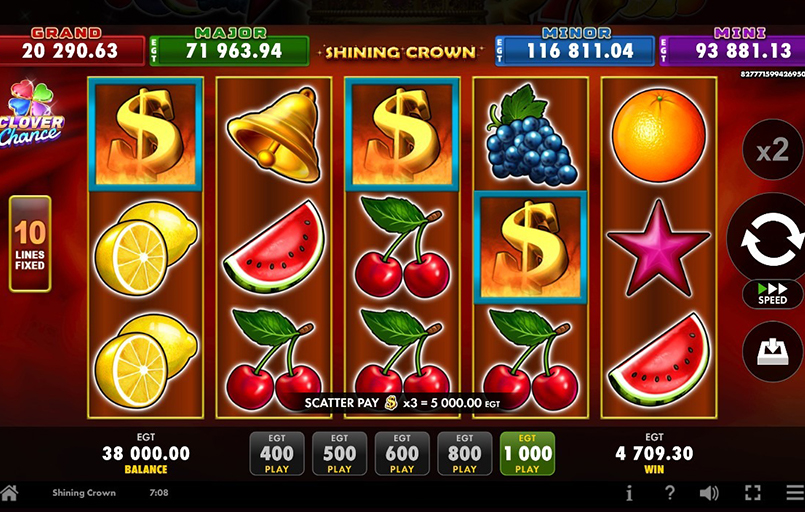Show help with the question mark icon
Screen dimensions: 805x512
point(670,493)
